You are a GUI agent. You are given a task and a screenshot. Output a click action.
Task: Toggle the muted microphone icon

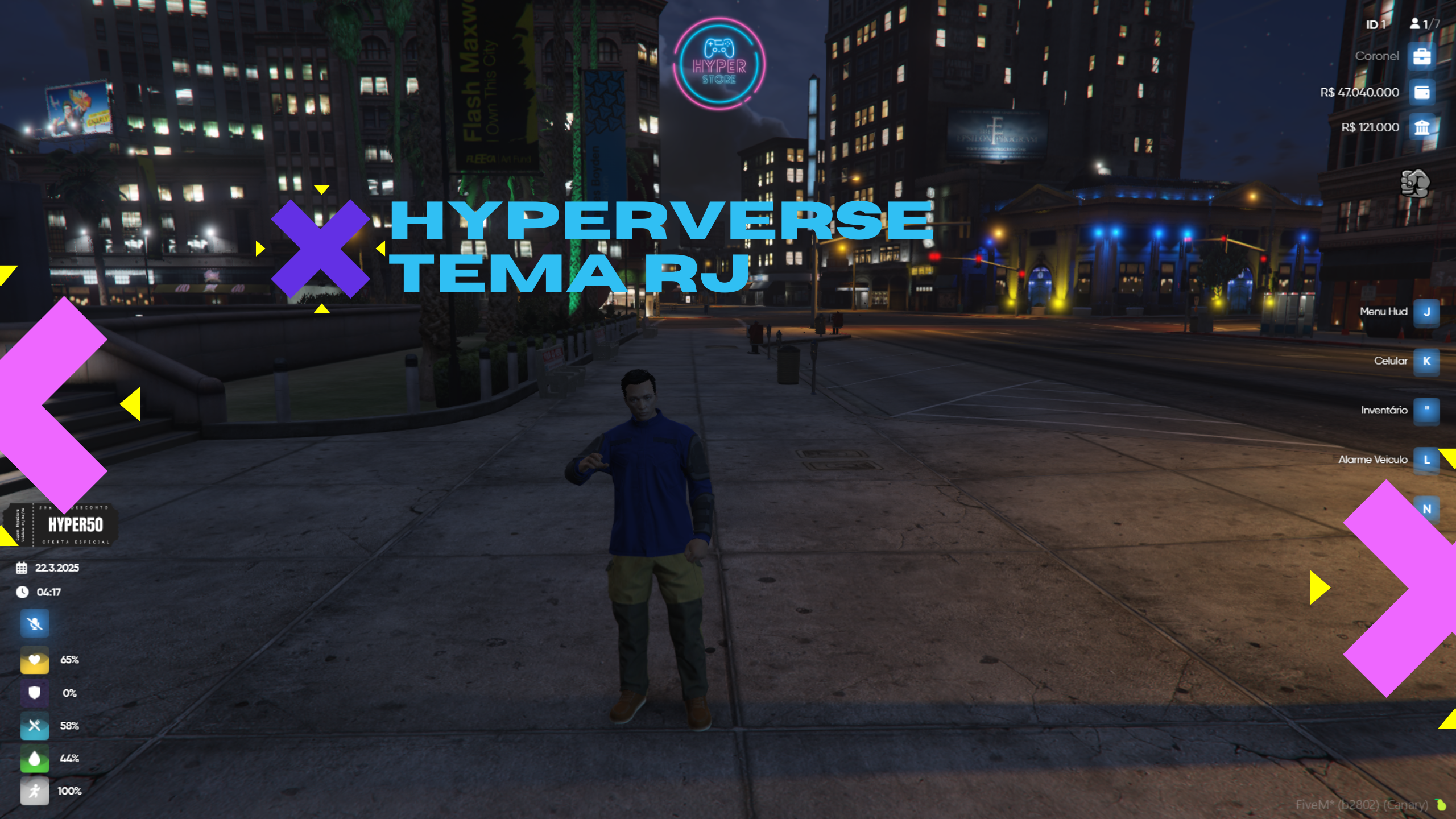(x=35, y=624)
